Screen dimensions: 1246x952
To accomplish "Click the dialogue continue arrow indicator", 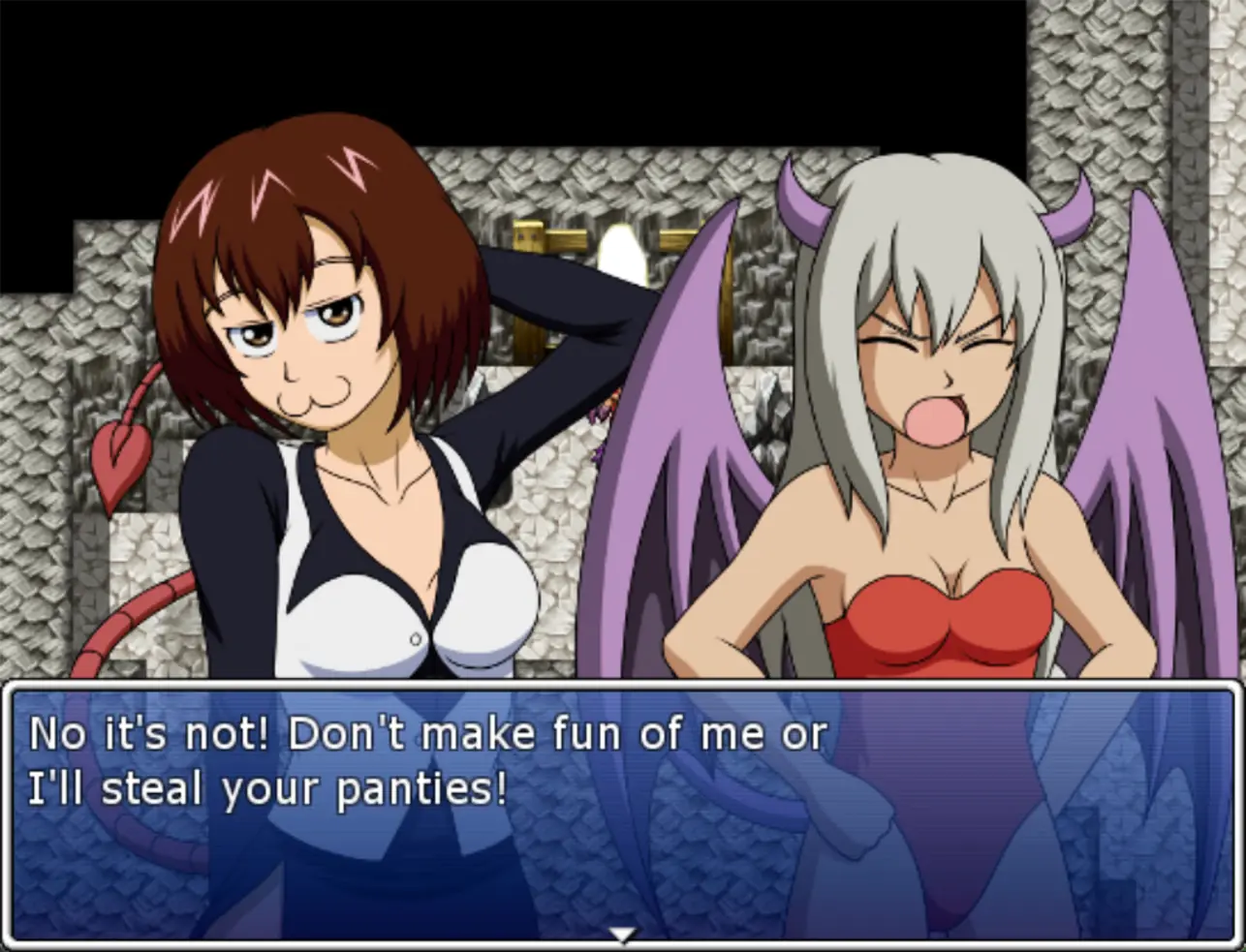I will pyautogui.click(x=622, y=935).
